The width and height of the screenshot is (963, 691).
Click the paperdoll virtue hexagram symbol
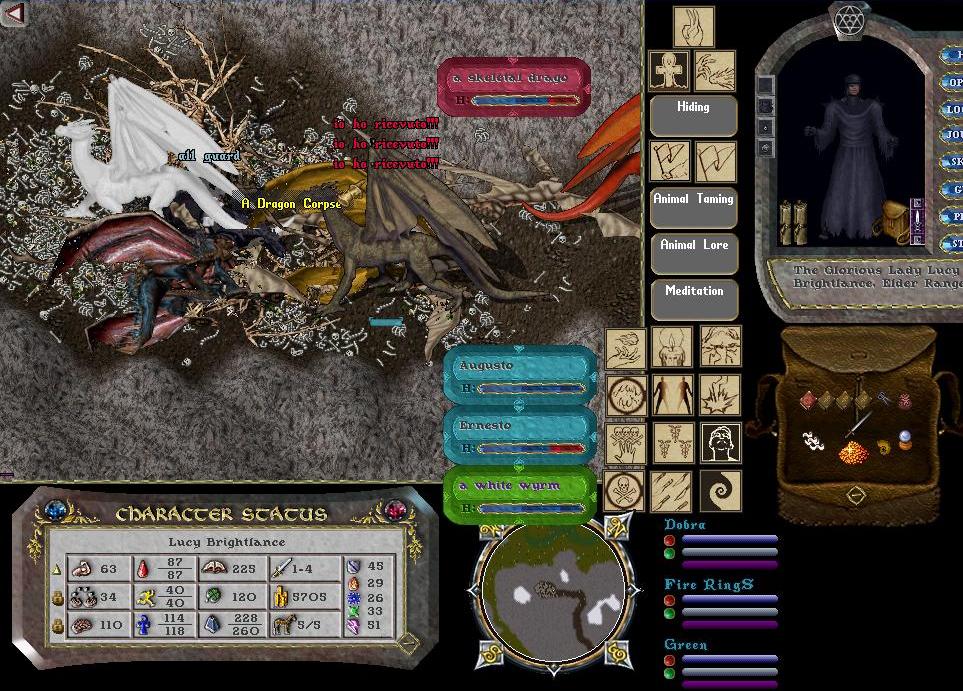[x=850, y=19]
